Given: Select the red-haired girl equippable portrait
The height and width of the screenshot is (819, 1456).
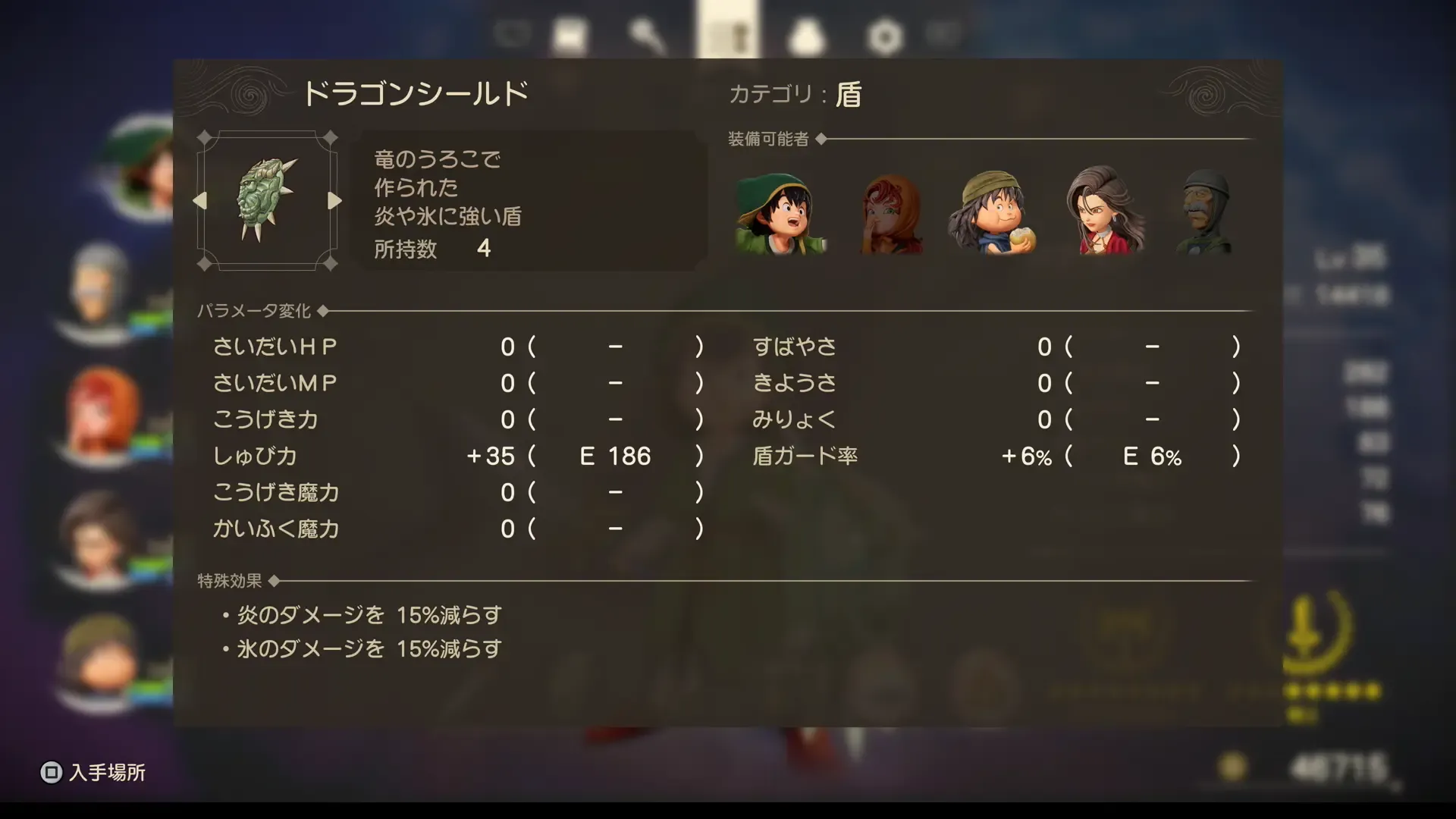Looking at the screenshot, I should [891, 216].
